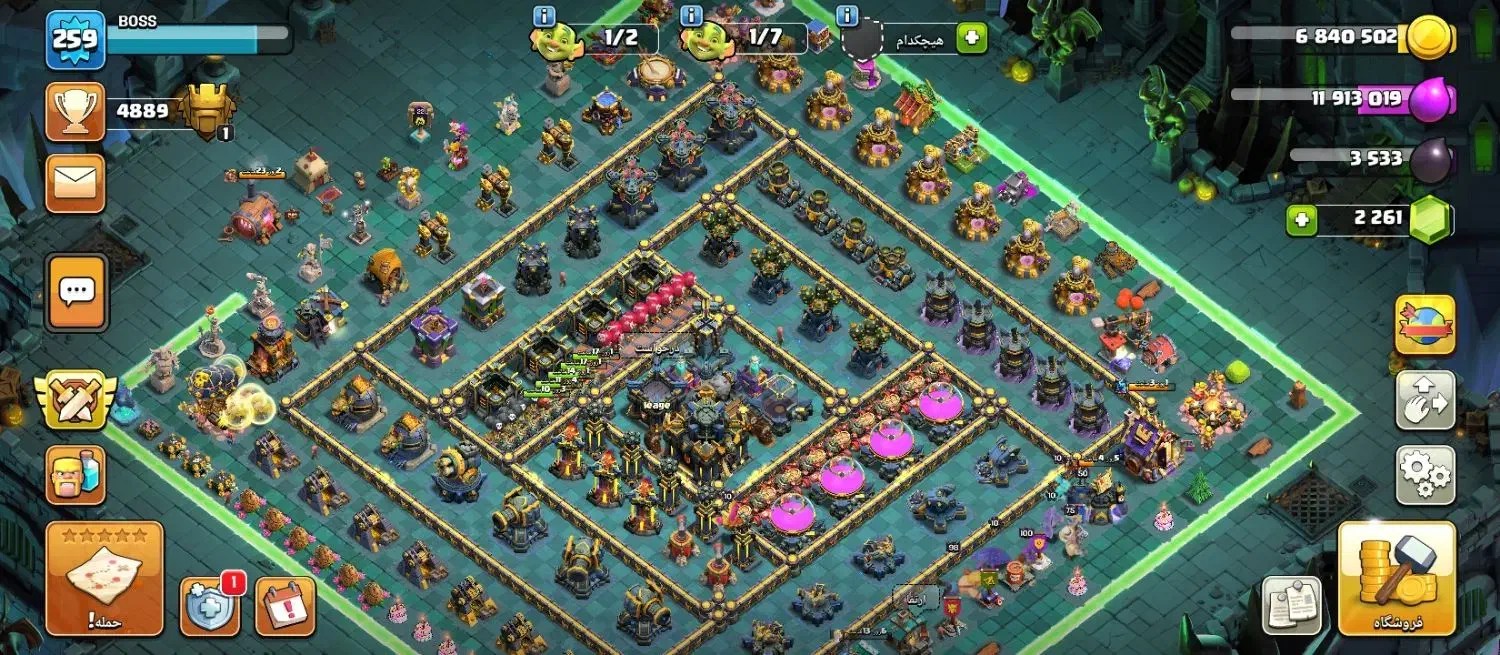Open the events calendar button

tap(285, 606)
